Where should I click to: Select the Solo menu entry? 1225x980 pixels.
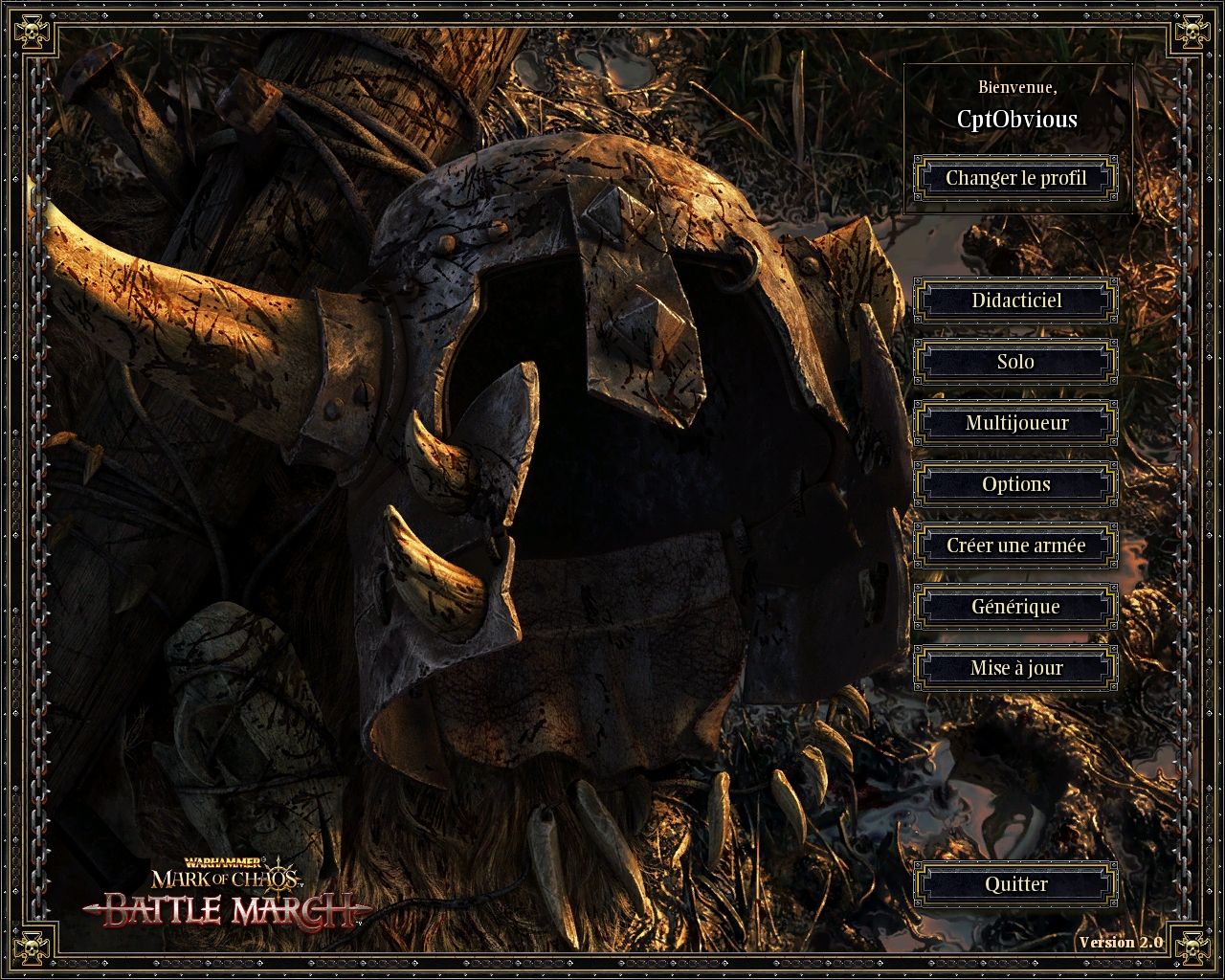(x=1015, y=362)
